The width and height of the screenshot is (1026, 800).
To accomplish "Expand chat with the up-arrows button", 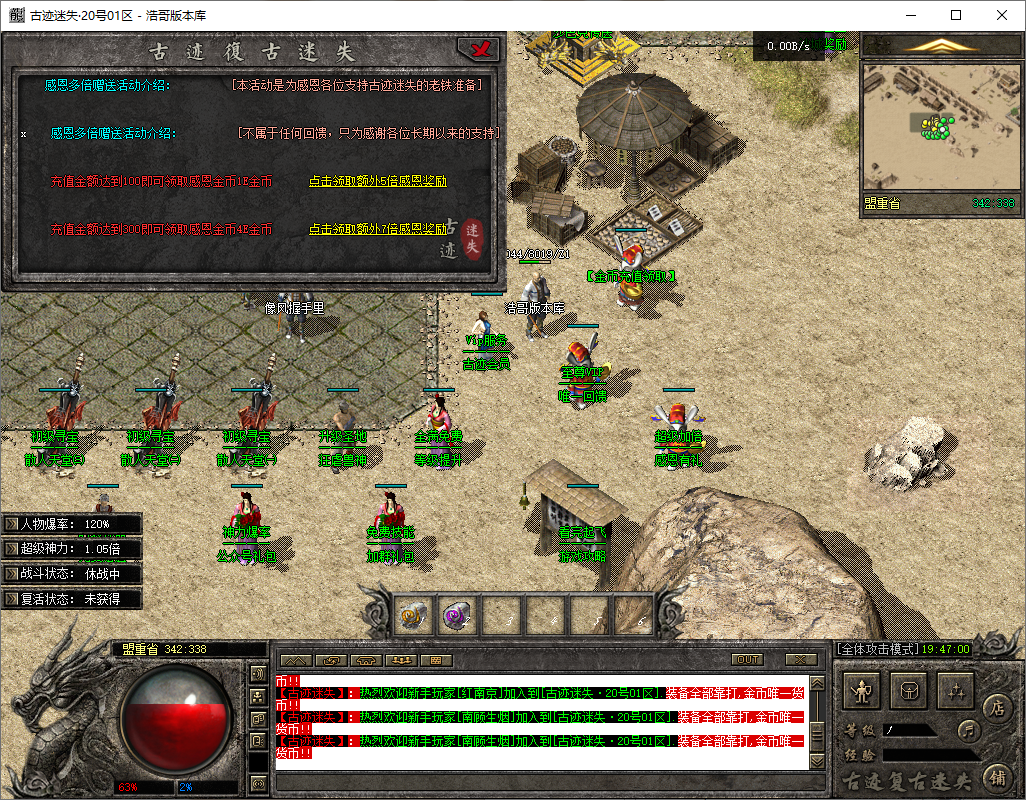I will click(x=293, y=660).
